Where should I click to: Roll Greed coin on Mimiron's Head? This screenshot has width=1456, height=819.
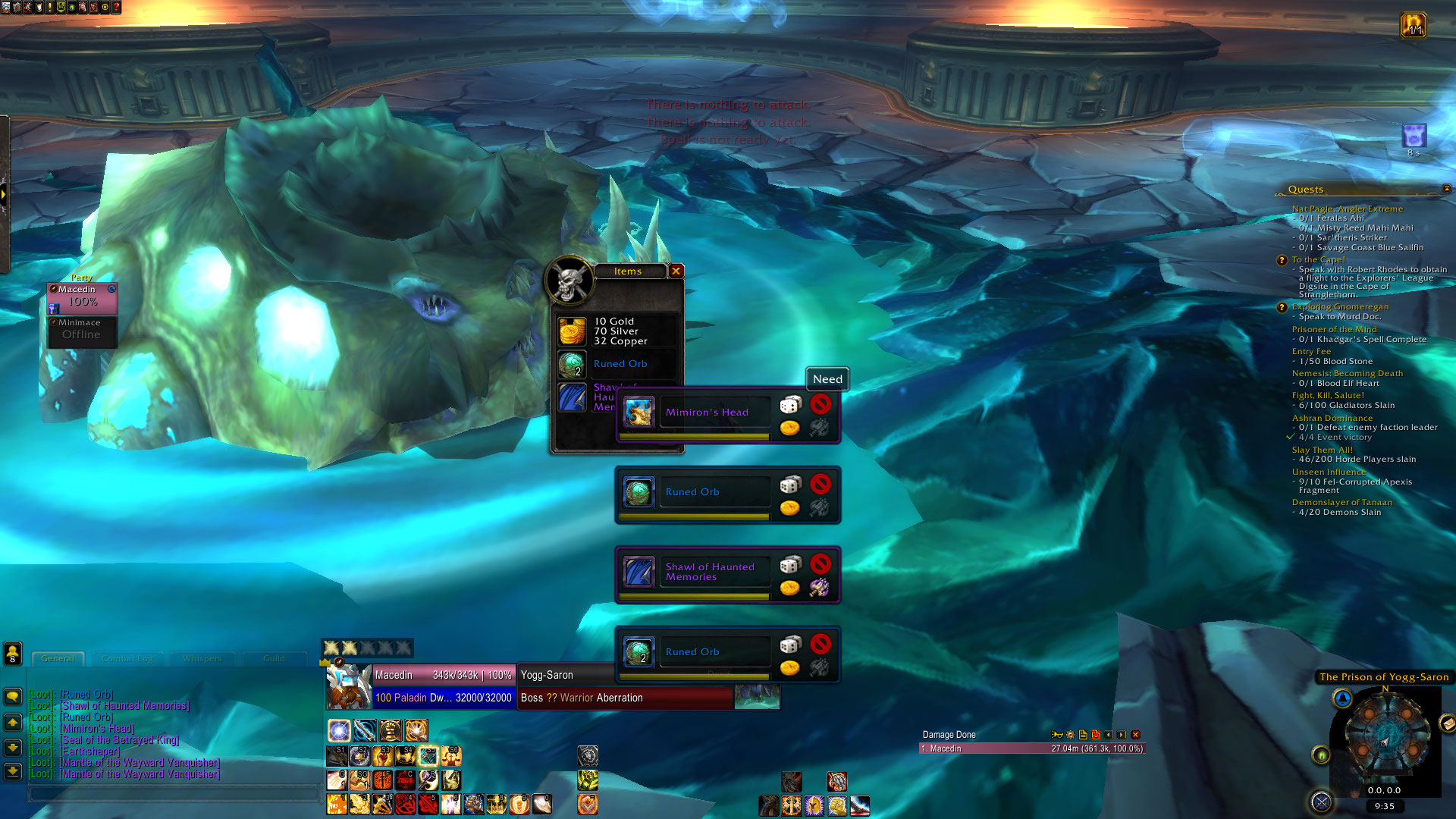(790, 428)
